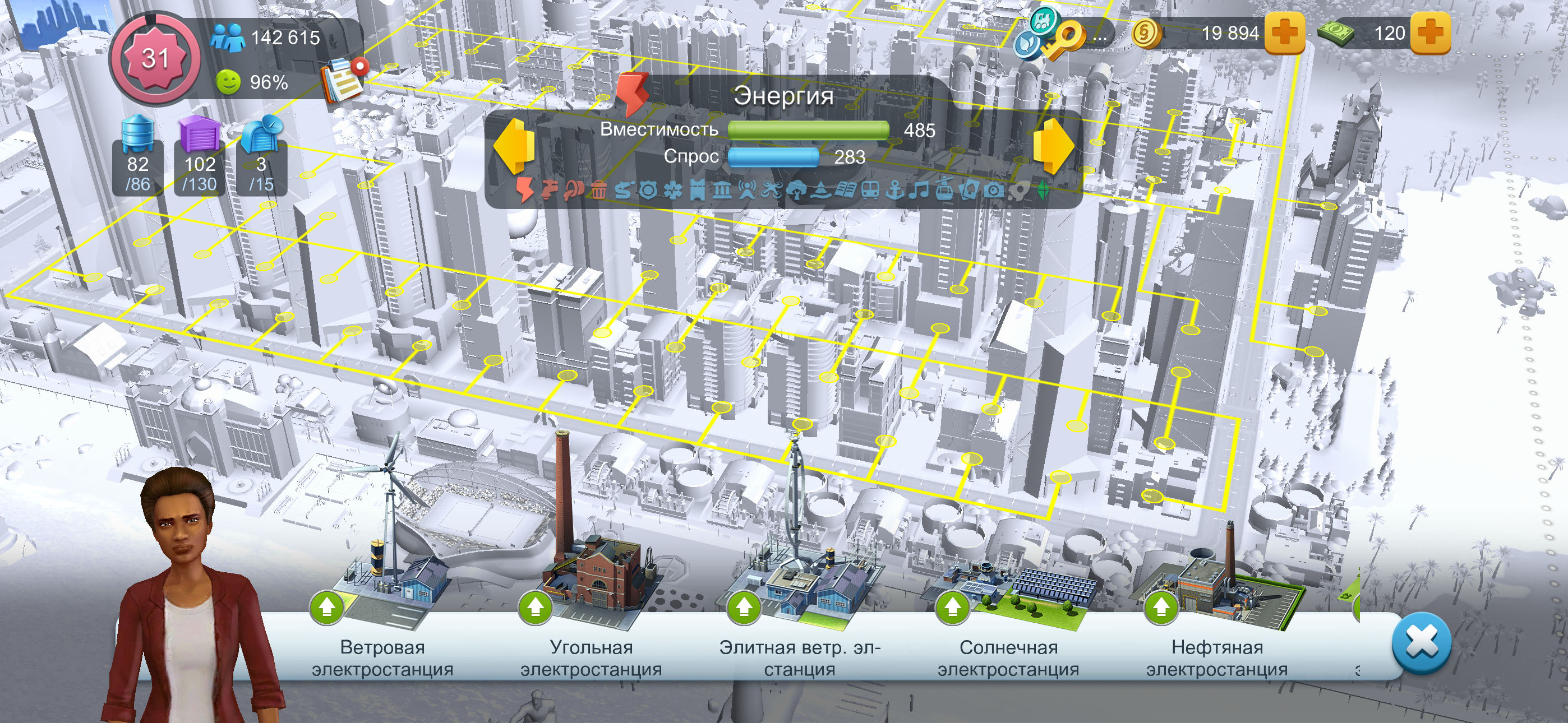The image size is (1568, 723).
Task: Add simoleons with the coin plus button
Action: pos(1284,33)
